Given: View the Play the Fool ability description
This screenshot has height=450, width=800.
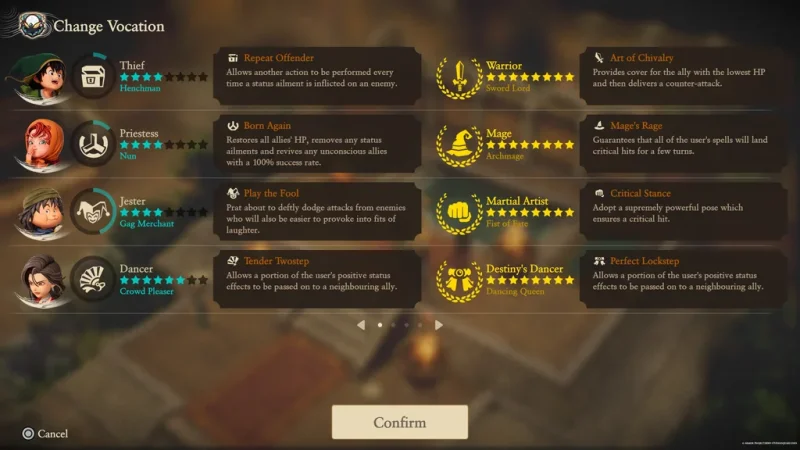Looking at the screenshot, I should (316, 210).
